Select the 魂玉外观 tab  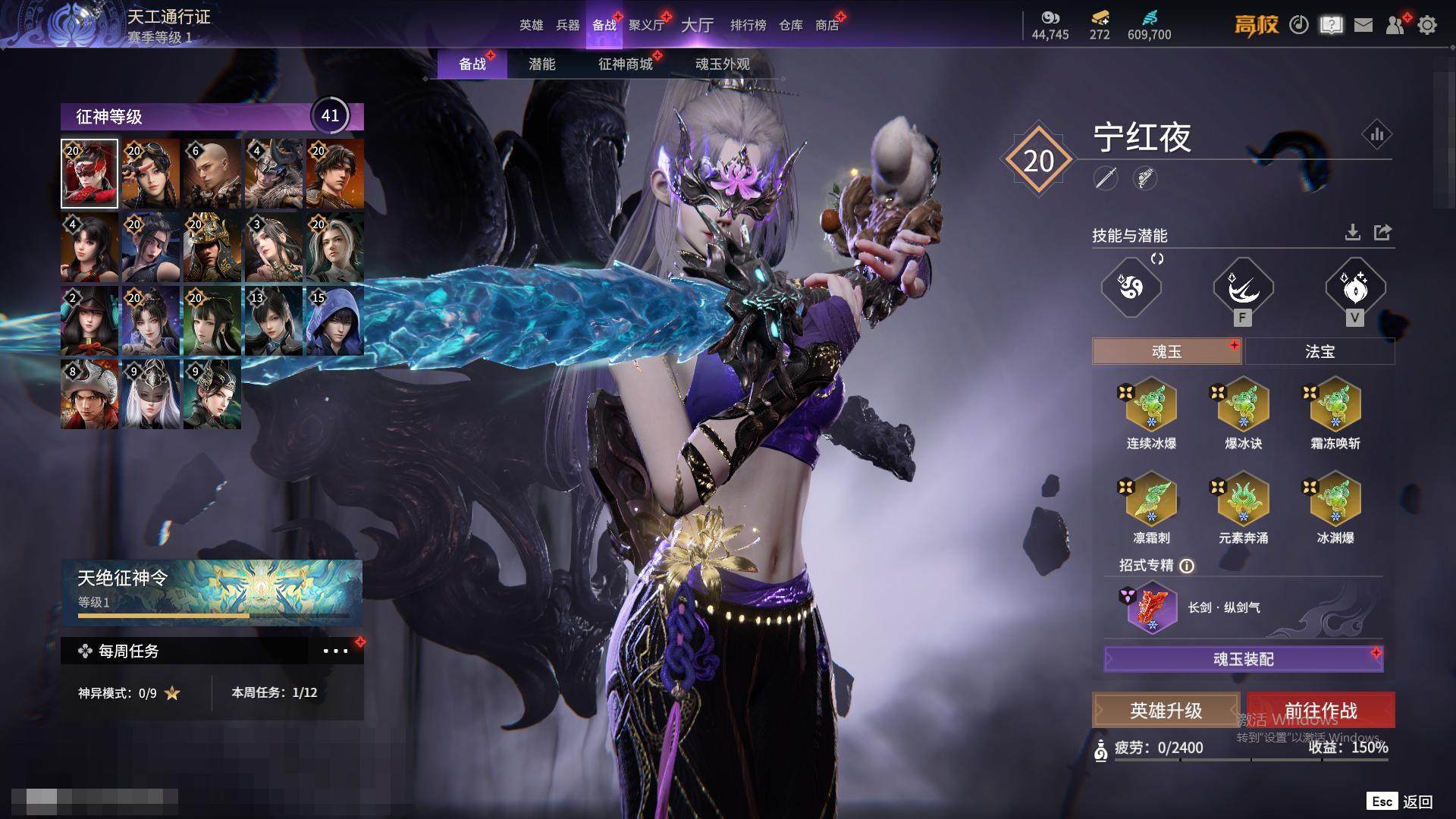(x=722, y=64)
